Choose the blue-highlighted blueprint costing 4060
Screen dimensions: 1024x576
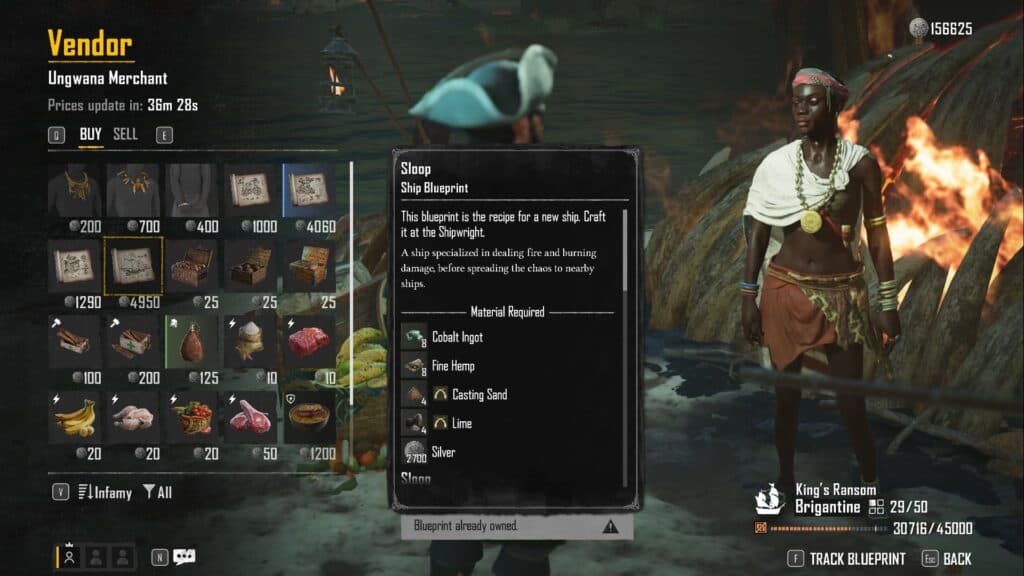[x=308, y=190]
